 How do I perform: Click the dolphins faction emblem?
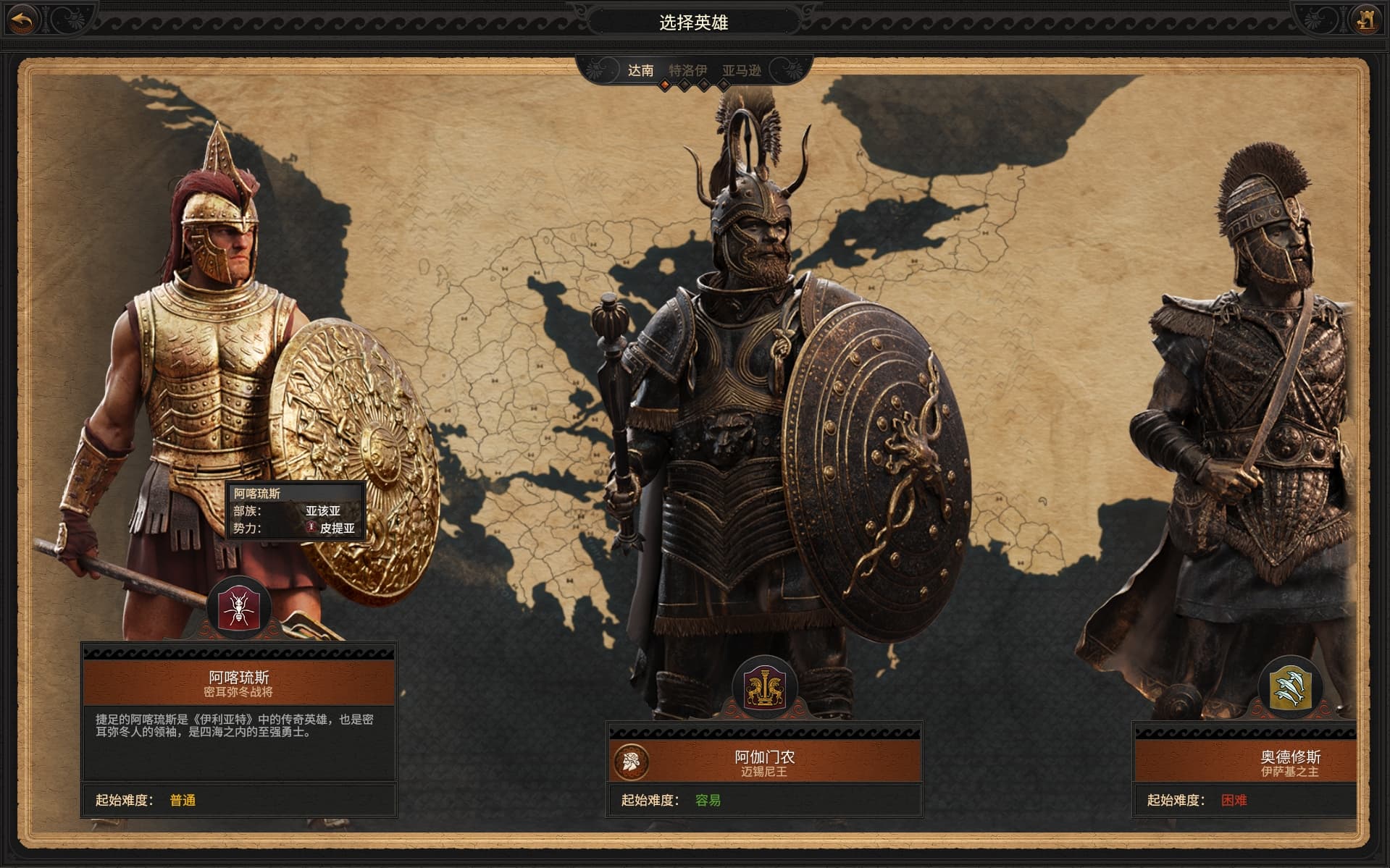tap(1290, 687)
